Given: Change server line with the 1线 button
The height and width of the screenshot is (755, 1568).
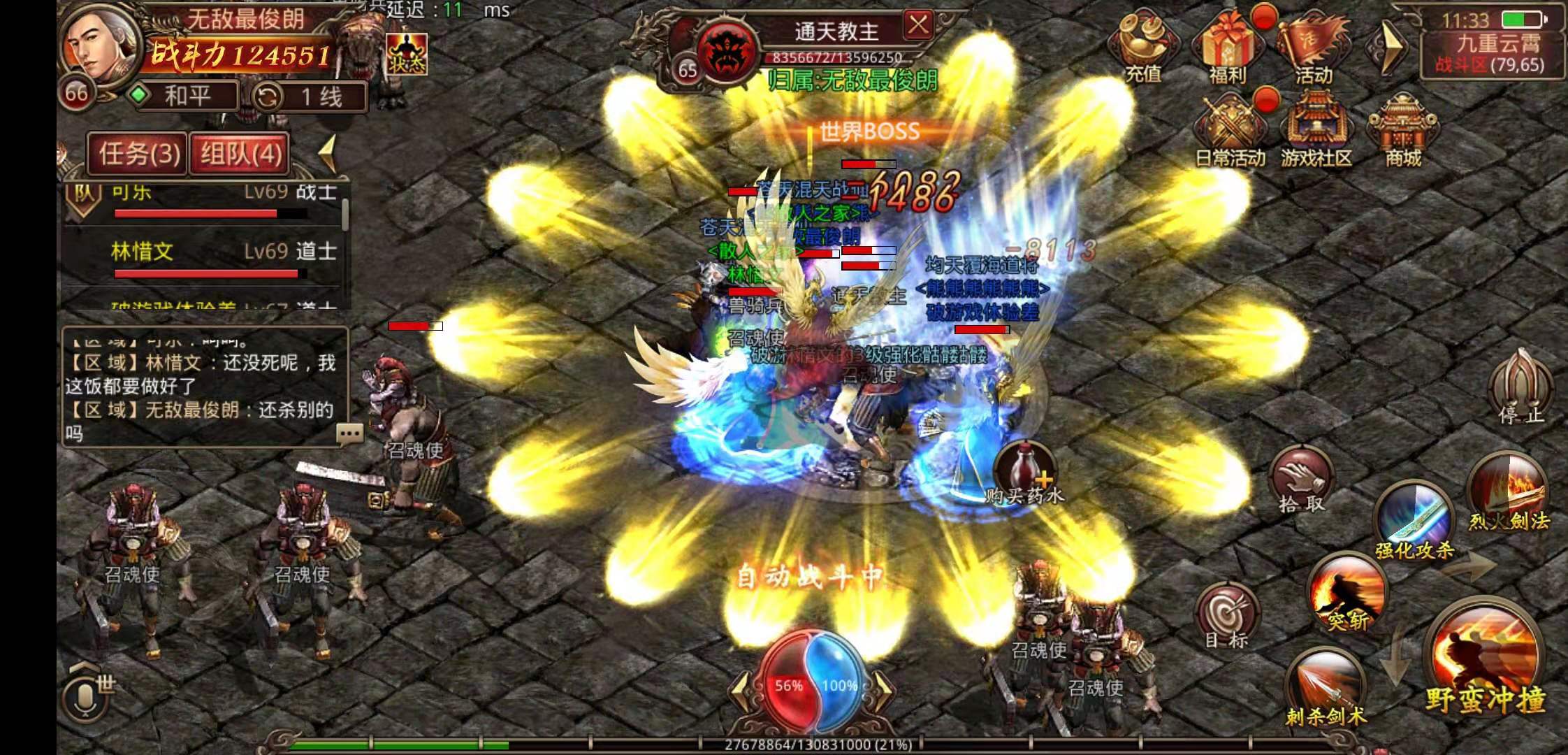Looking at the screenshot, I should [309, 97].
